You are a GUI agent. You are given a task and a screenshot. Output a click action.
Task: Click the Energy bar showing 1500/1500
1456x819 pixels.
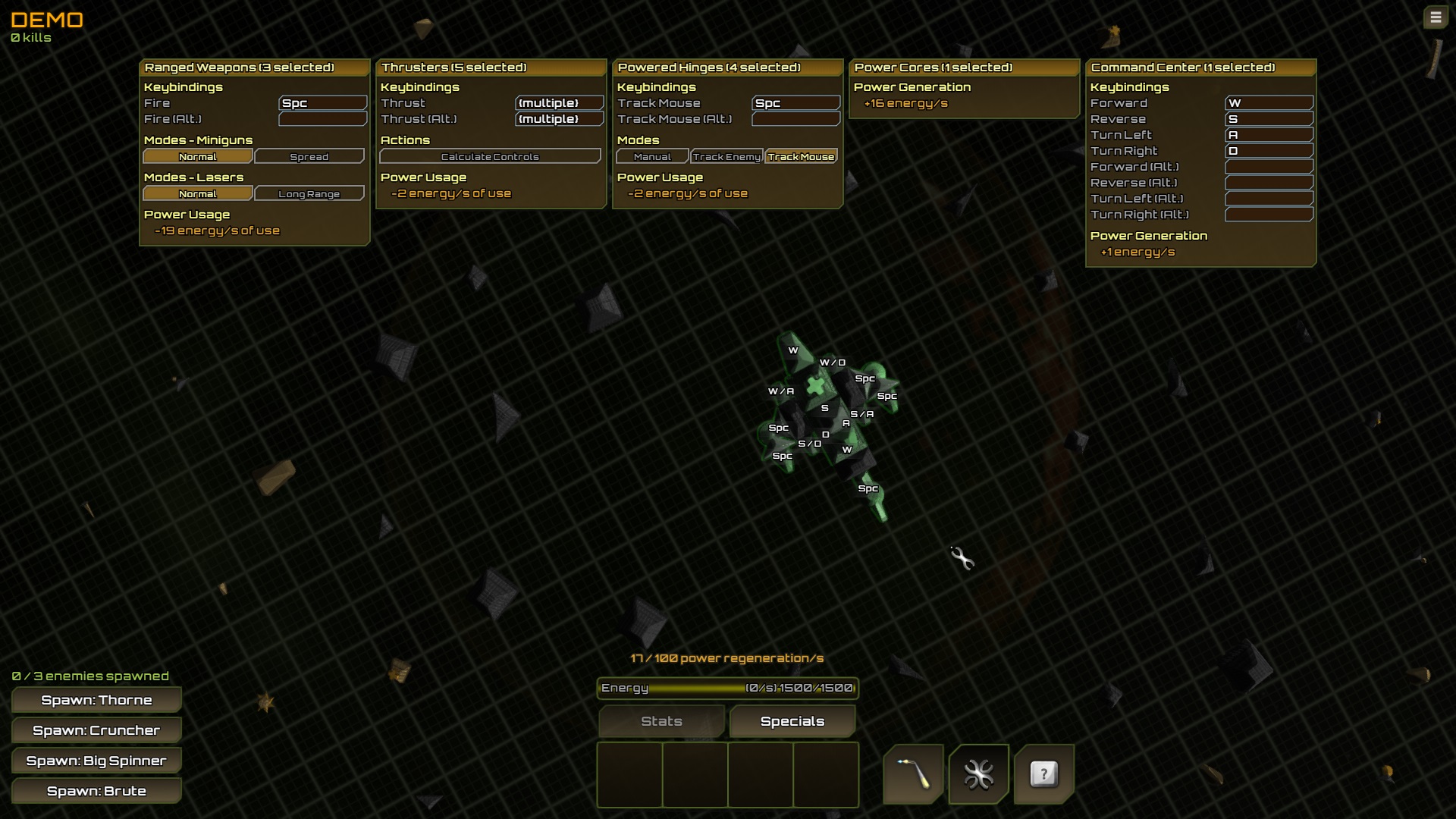(726, 689)
